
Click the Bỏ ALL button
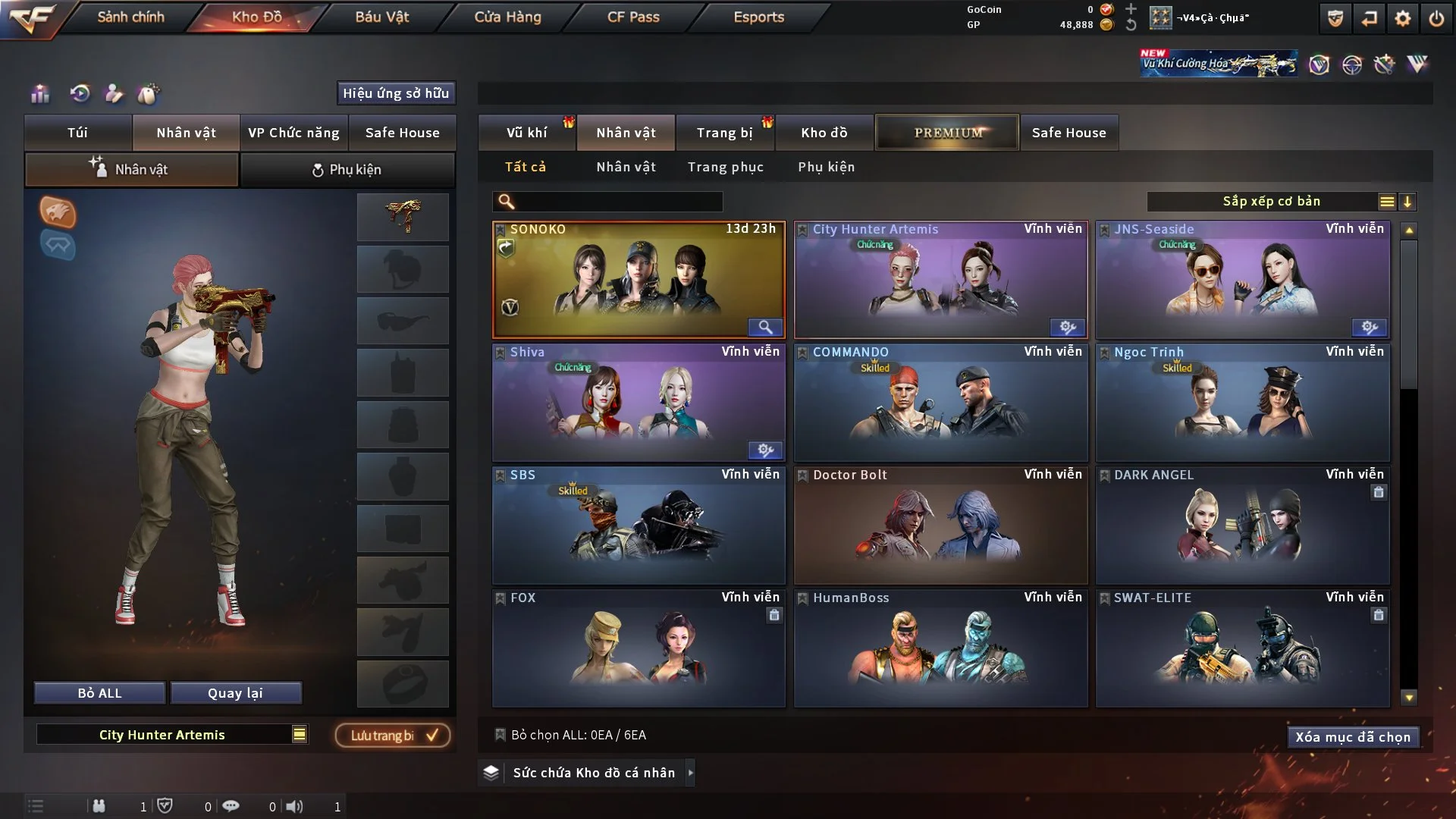[x=99, y=693]
